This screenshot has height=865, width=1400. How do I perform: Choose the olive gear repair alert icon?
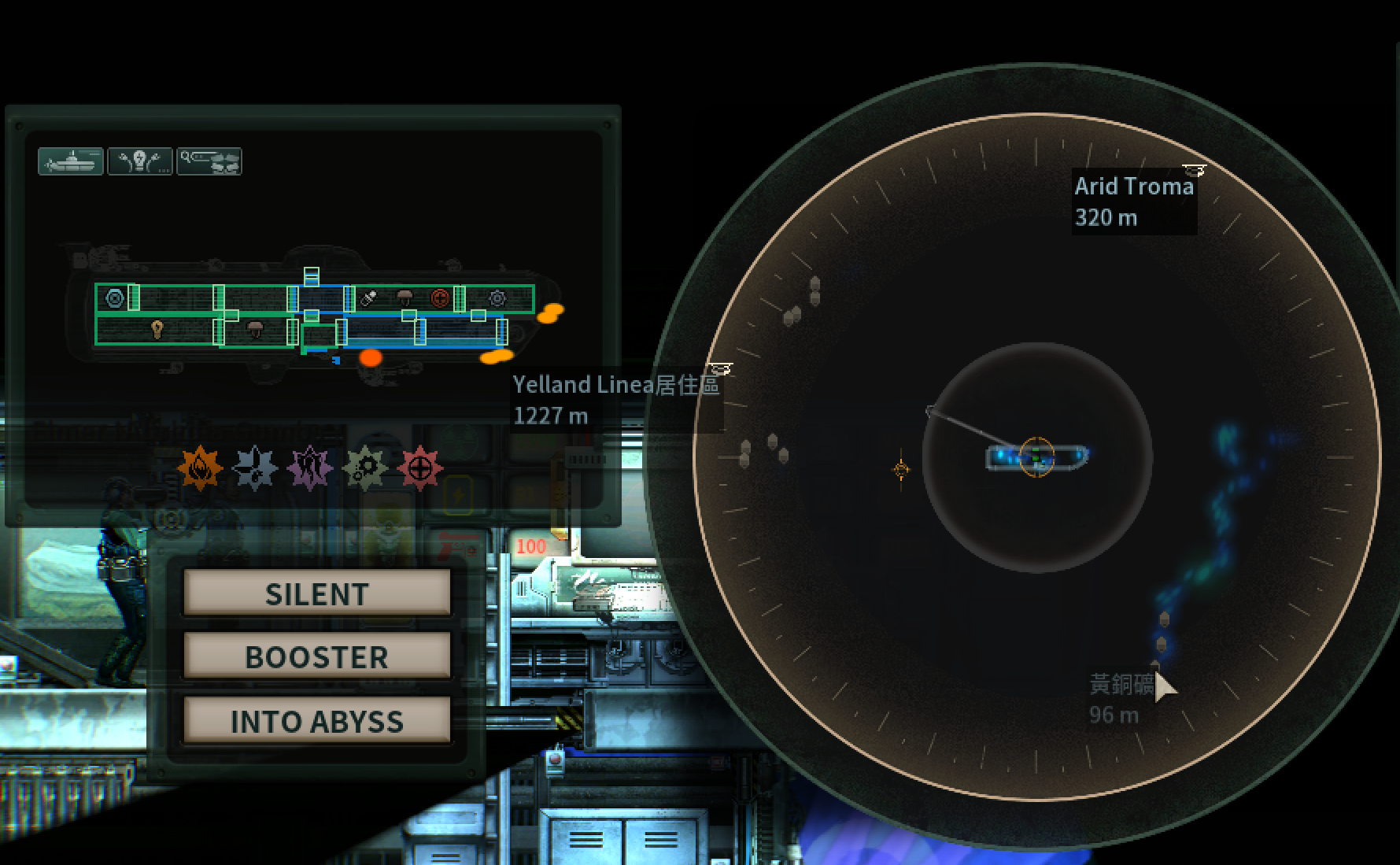(365, 469)
